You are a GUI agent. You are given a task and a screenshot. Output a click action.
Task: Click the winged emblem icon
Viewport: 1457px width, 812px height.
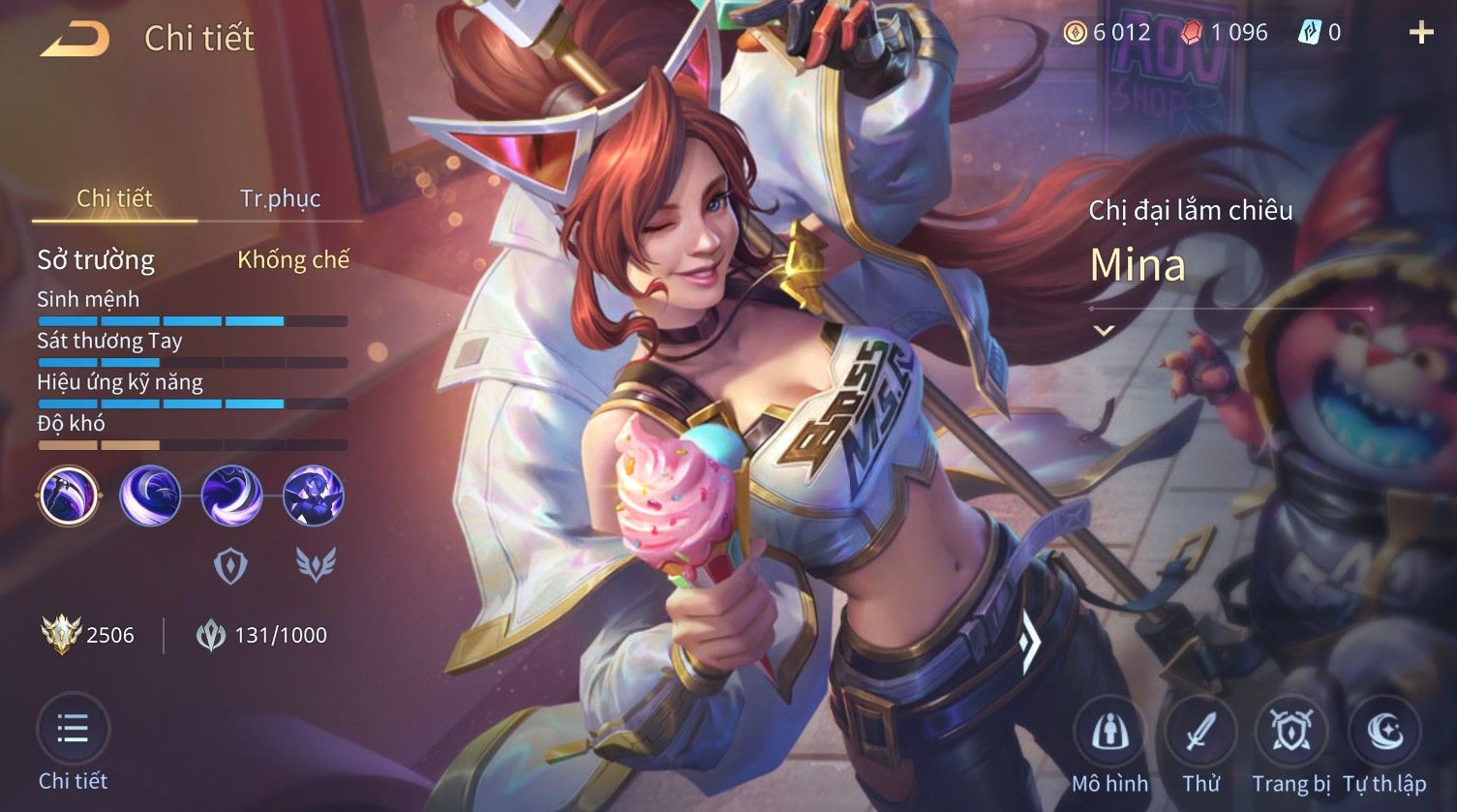[x=315, y=565]
